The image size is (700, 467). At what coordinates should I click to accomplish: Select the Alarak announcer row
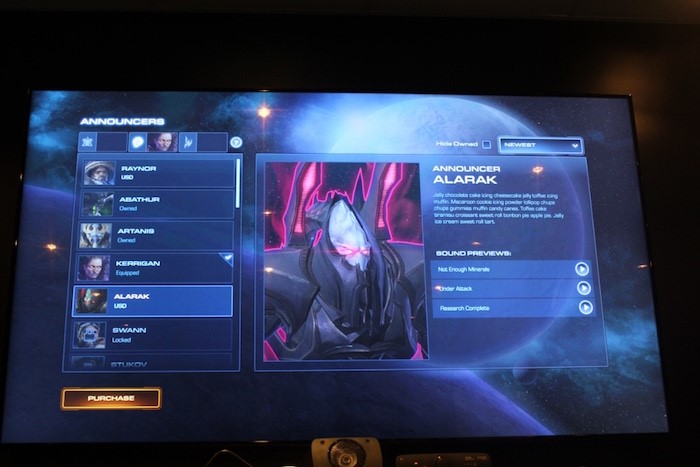[x=158, y=300]
